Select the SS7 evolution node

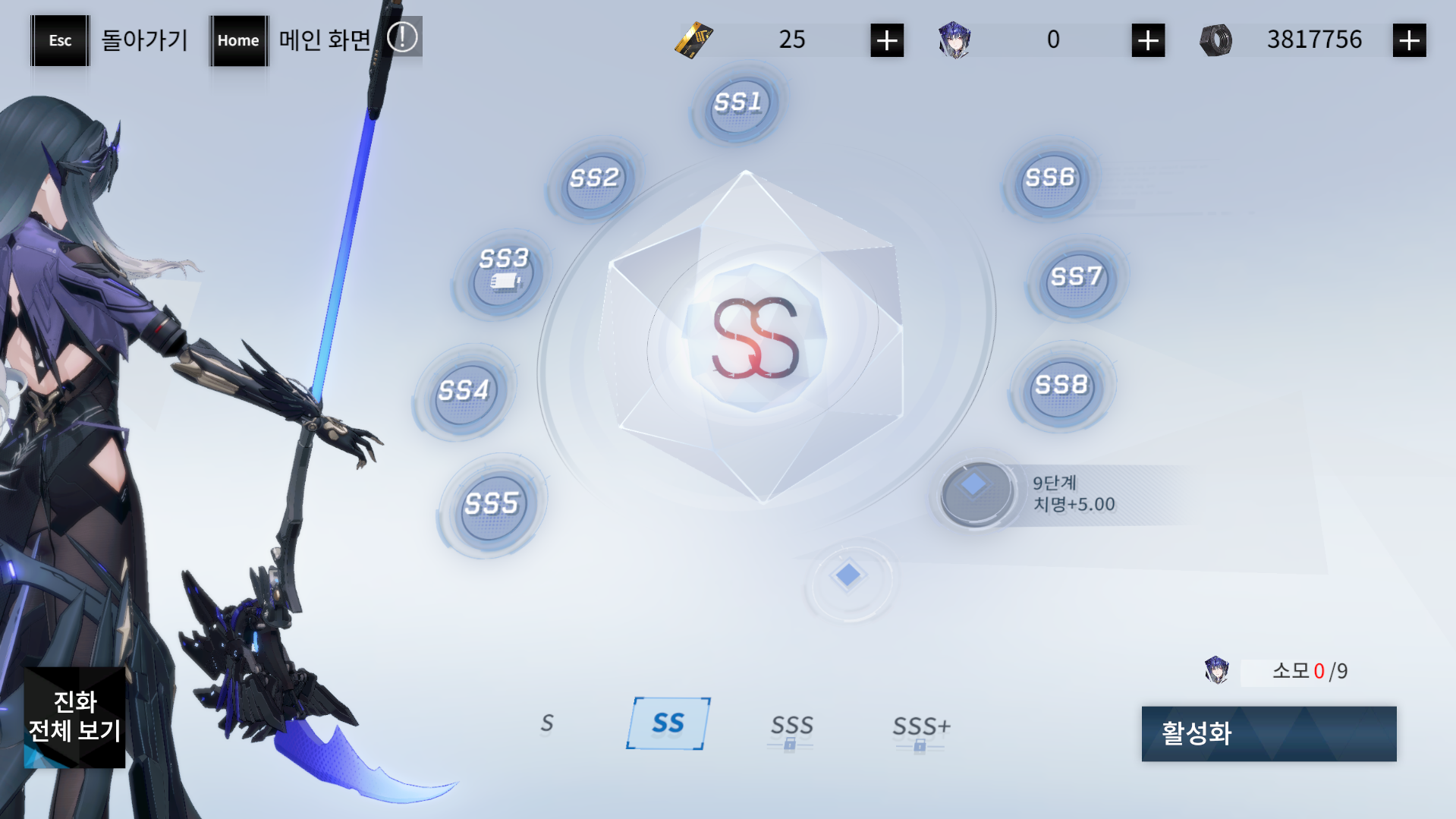pyautogui.click(x=1076, y=279)
